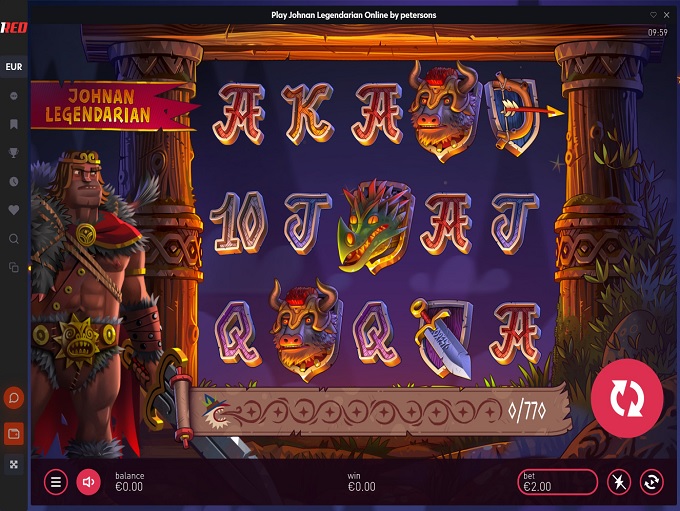Open the live chat bubble
This screenshot has height=511, width=680.
pos(14,399)
